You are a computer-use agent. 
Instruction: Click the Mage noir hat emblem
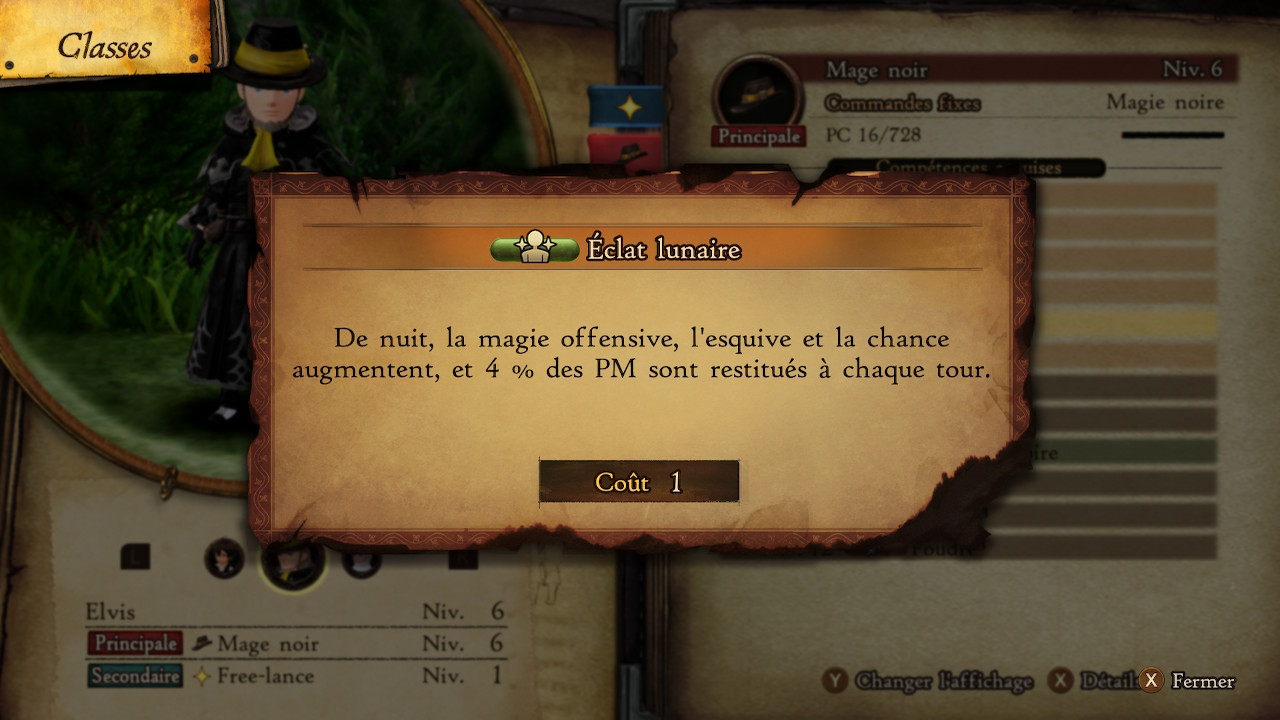point(757,93)
